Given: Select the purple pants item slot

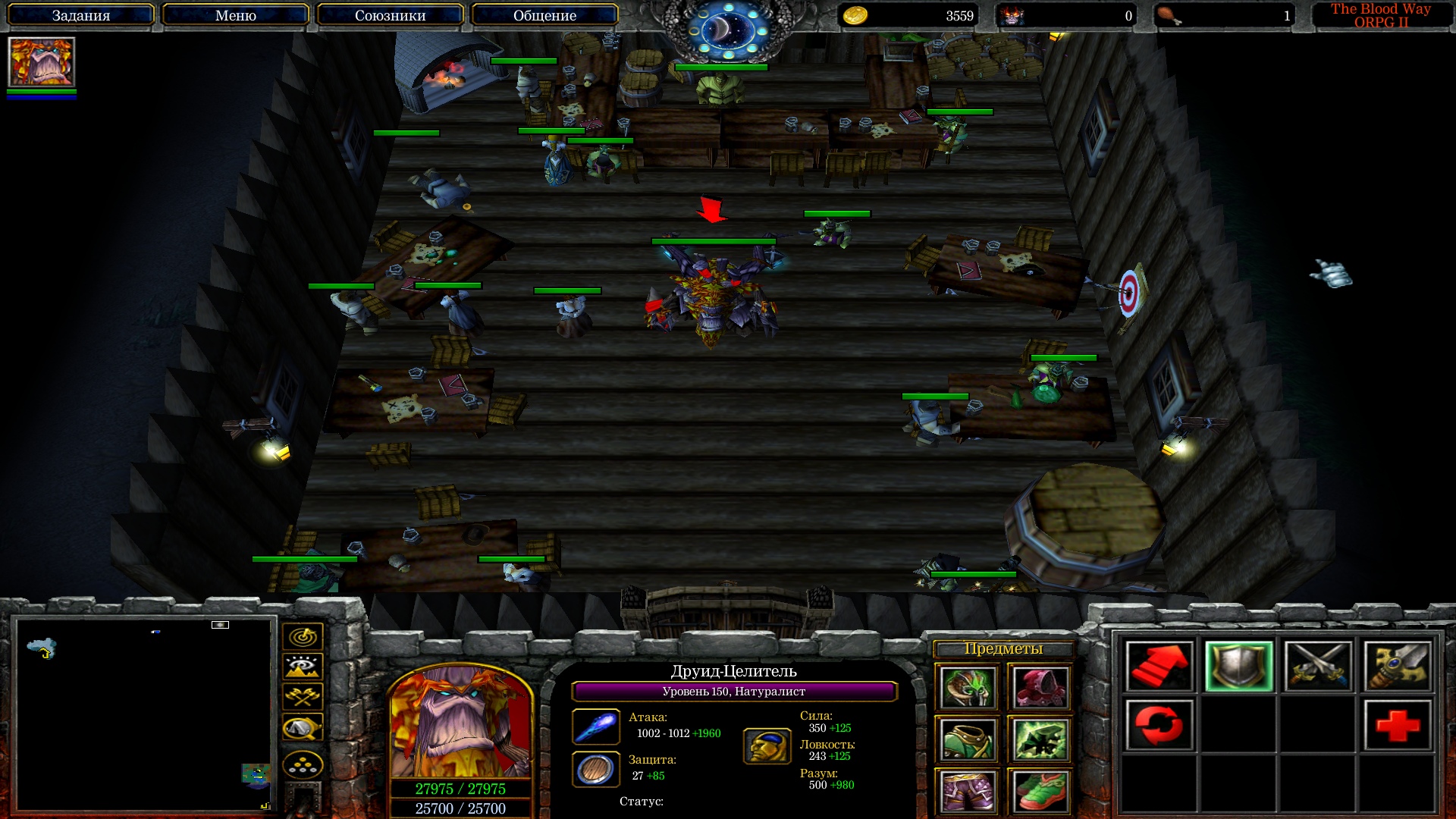Looking at the screenshot, I should [x=967, y=791].
